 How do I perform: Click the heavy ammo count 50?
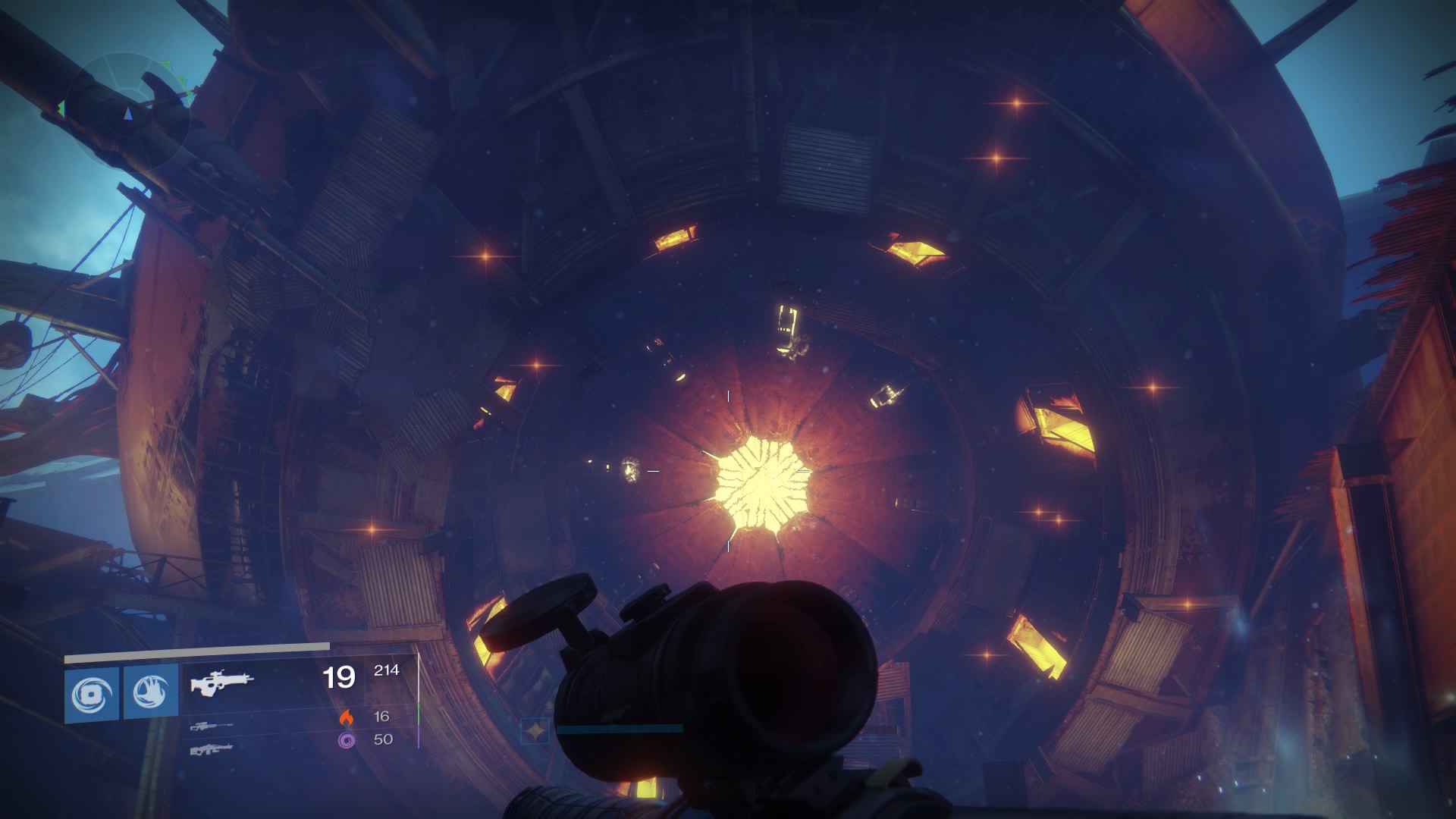tap(383, 739)
